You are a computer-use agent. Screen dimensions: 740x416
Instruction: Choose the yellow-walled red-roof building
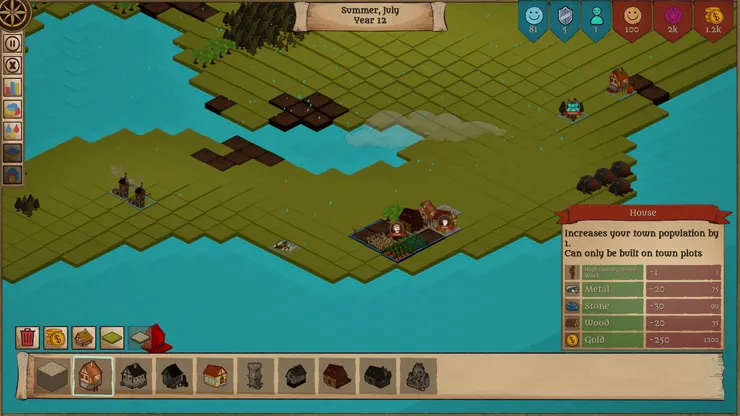coord(215,376)
